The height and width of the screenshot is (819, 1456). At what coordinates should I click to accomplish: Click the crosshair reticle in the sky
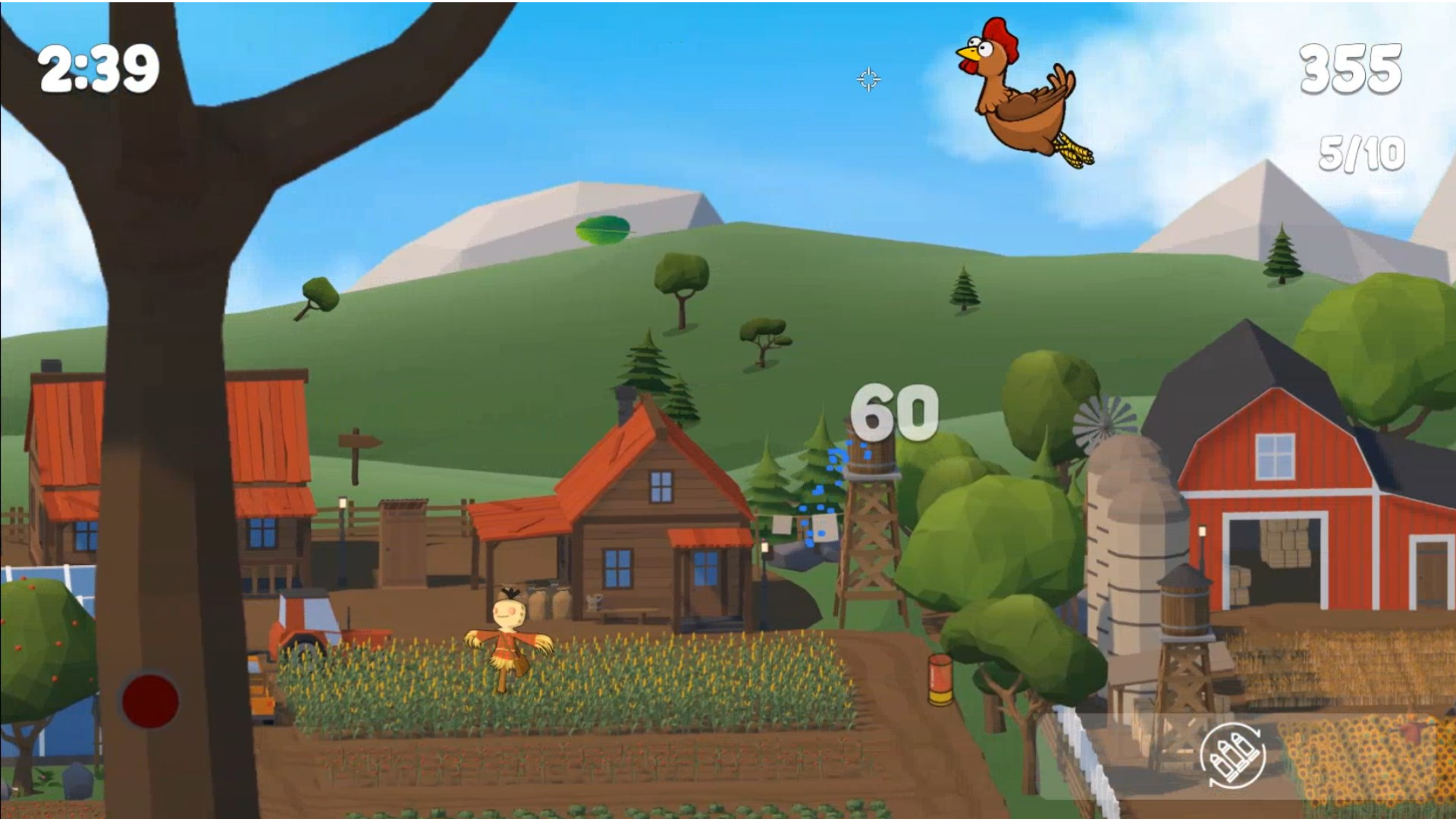tap(869, 80)
